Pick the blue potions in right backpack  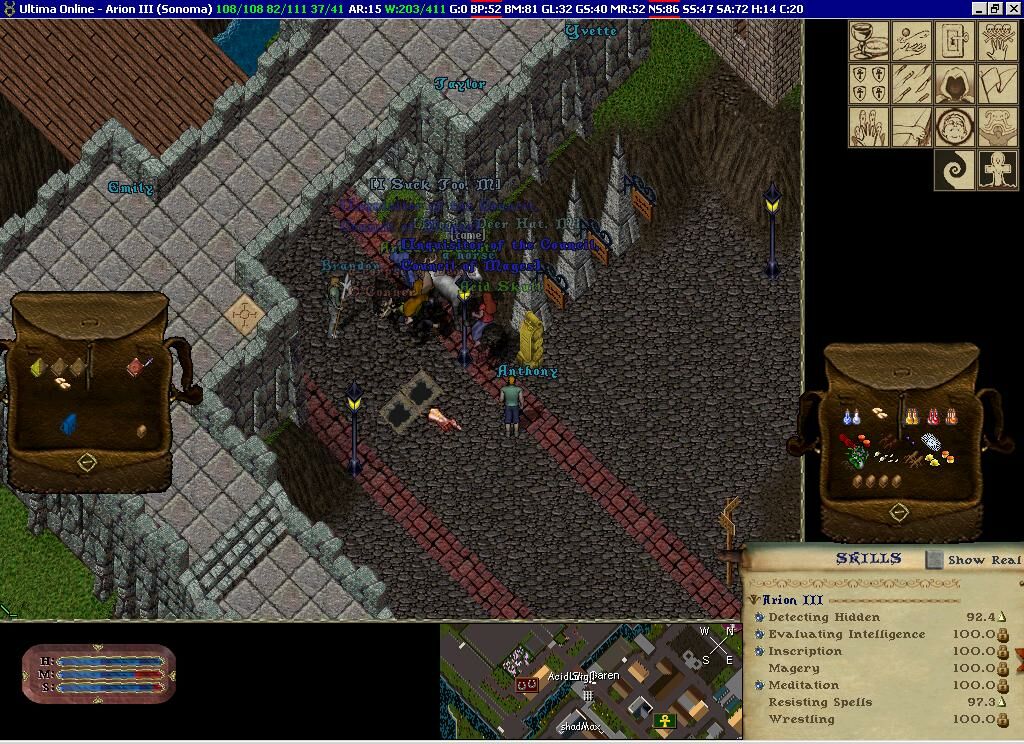[x=852, y=416]
